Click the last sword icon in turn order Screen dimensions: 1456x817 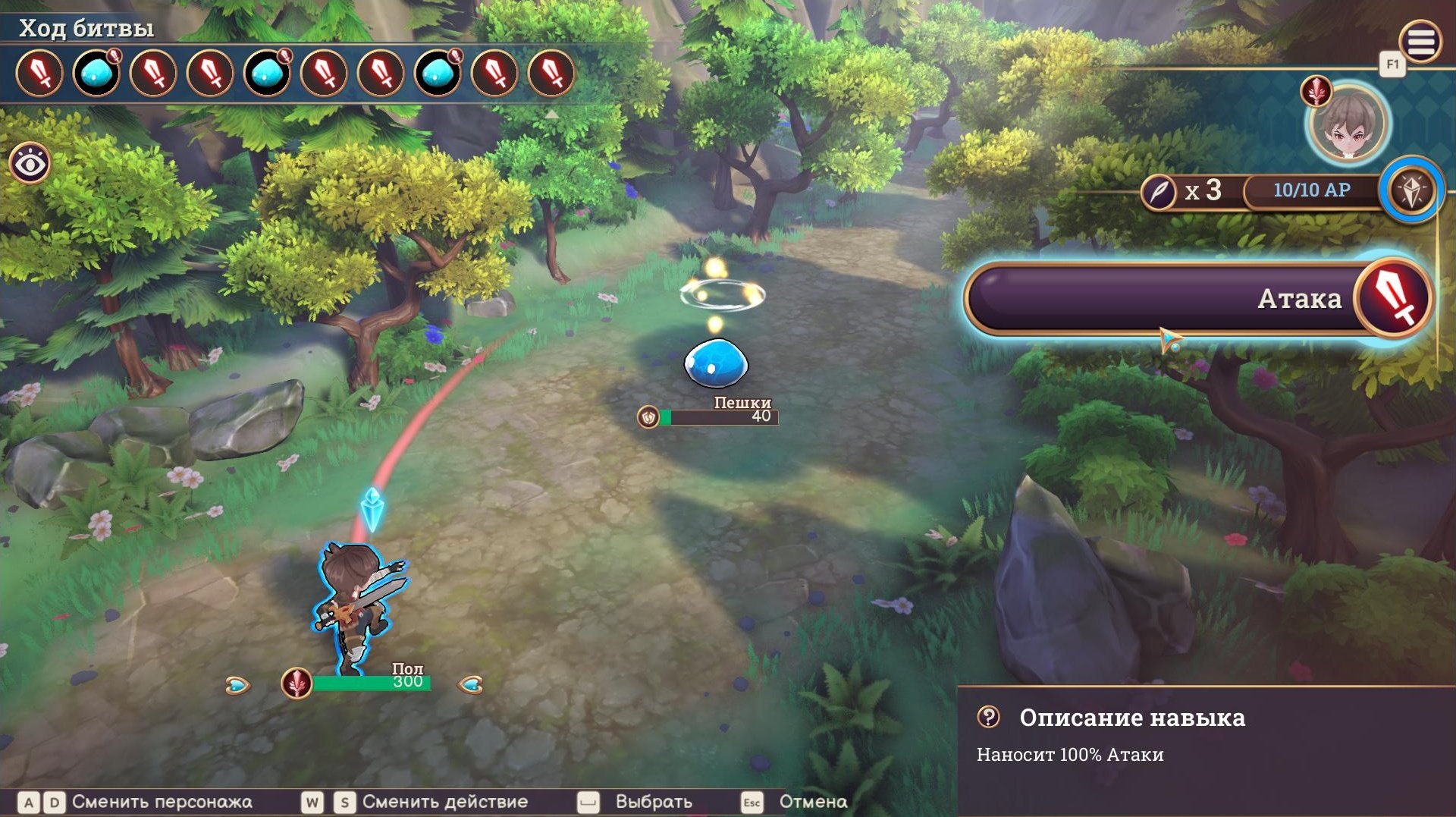click(551, 74)
